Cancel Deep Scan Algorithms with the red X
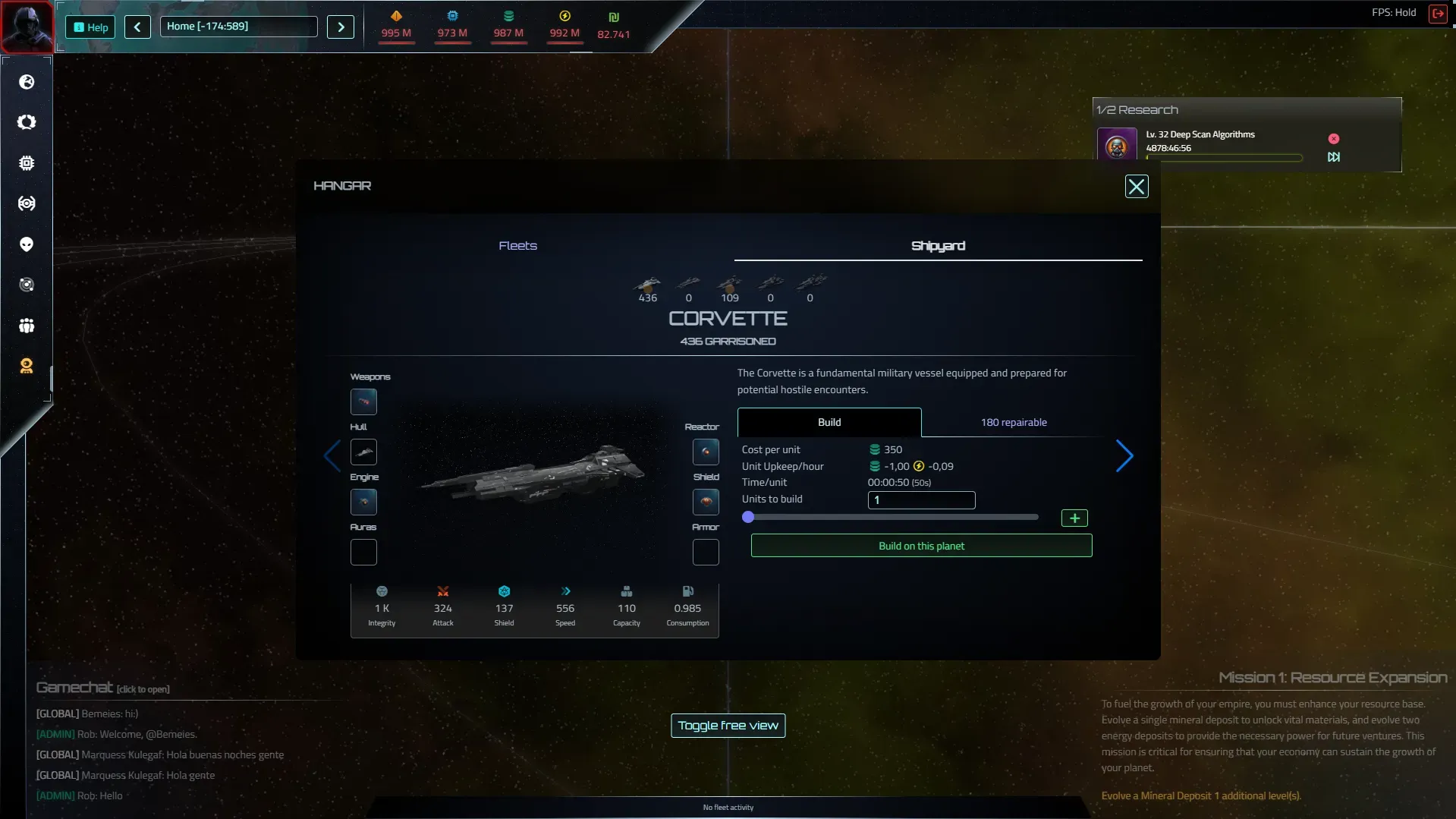1456x819 pixels. 1333,138
